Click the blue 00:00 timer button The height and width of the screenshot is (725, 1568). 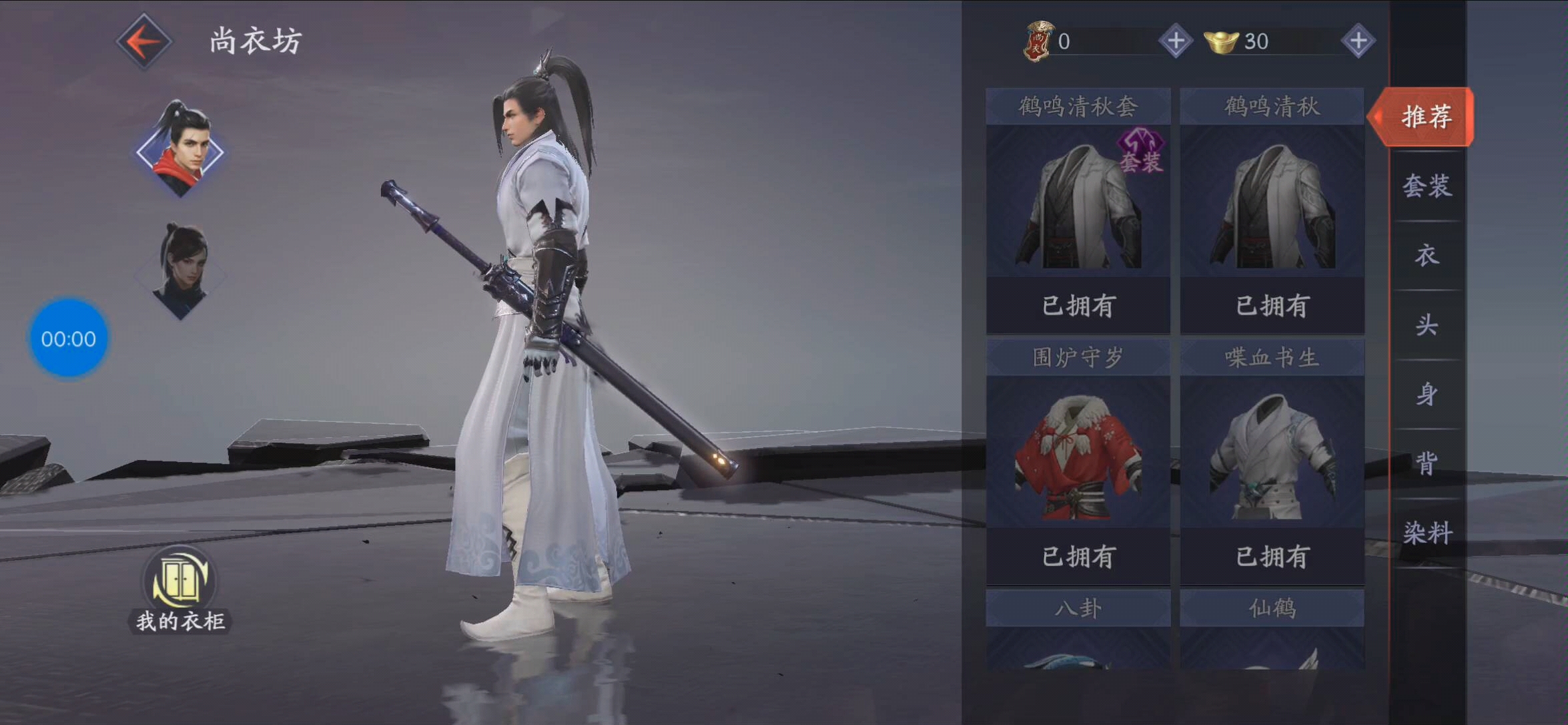click(x=67, y=338)
